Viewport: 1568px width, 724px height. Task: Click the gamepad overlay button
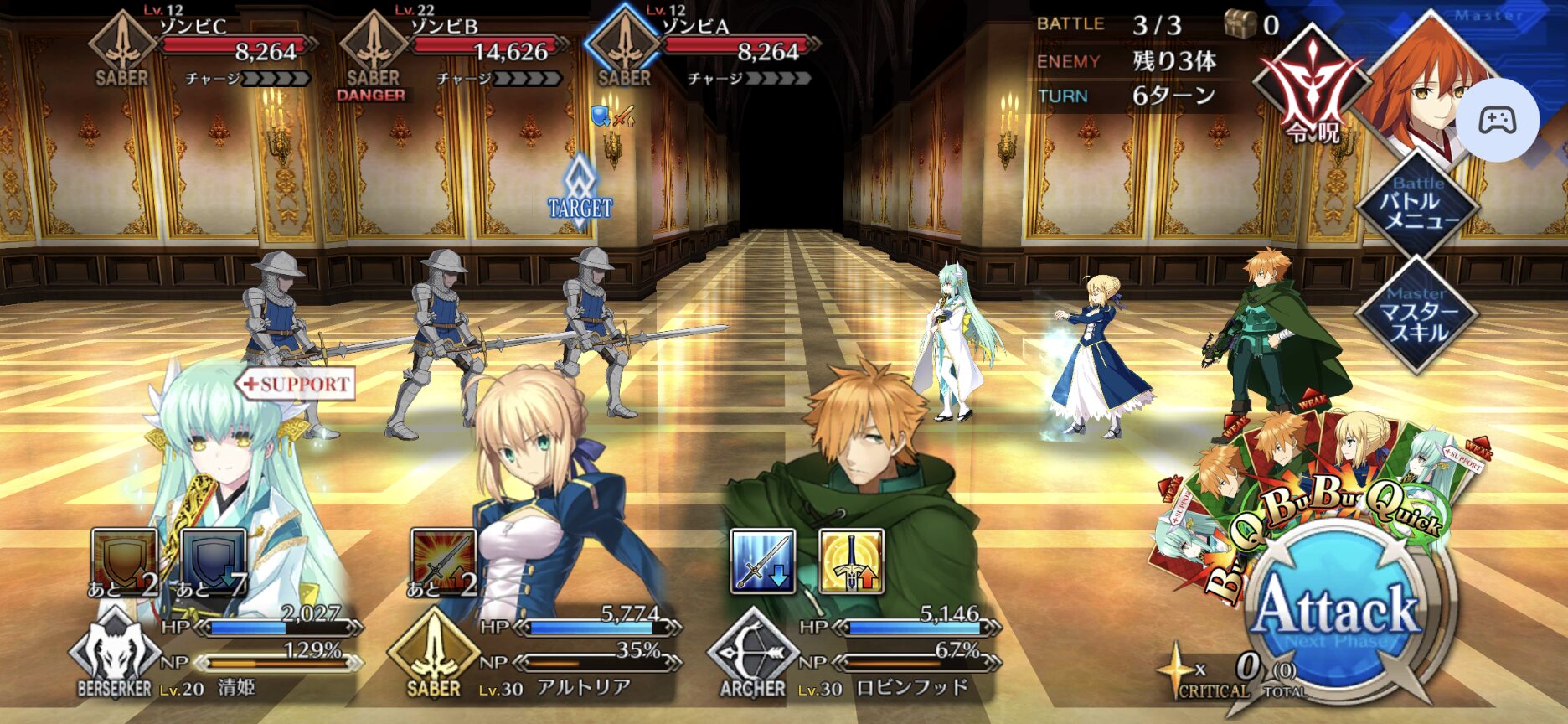(1497, 120)
